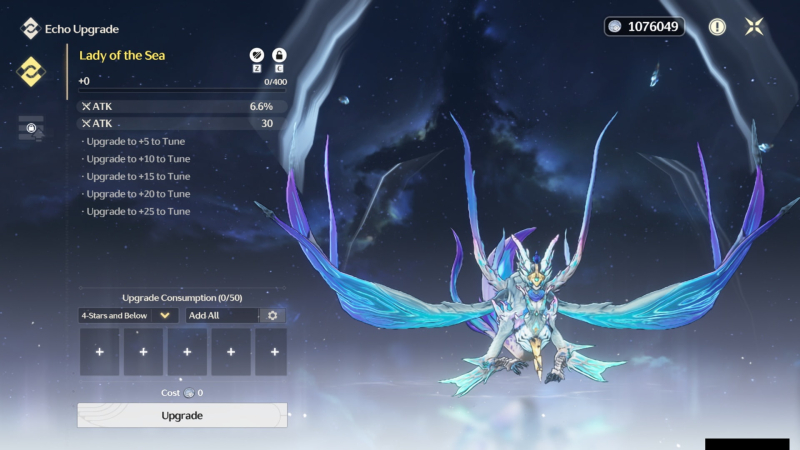
Task: Show the exclamation mark info help
Action: point(717,27)
